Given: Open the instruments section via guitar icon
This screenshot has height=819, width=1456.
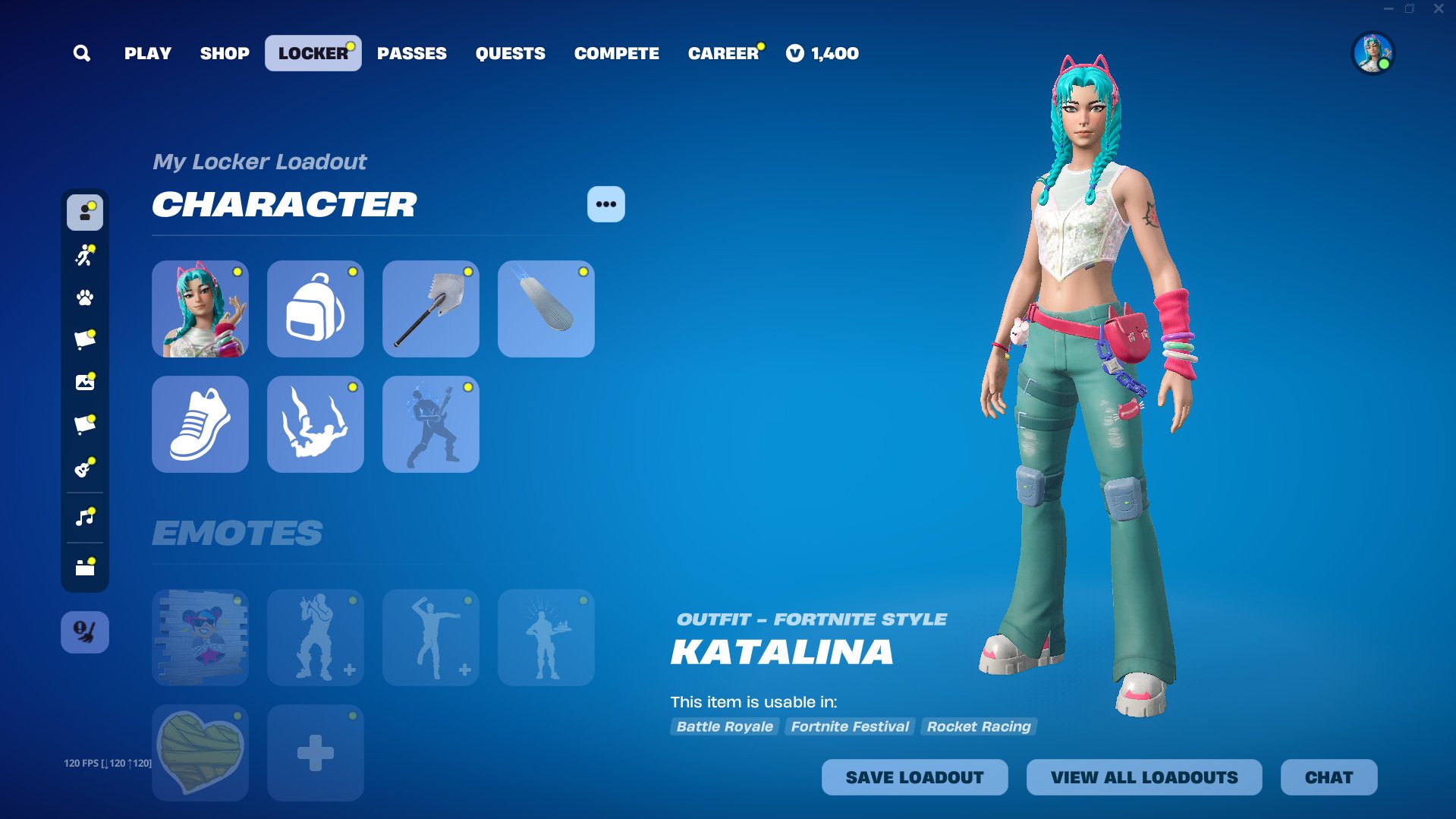Looking at the screenshot, I should point(84,468).
